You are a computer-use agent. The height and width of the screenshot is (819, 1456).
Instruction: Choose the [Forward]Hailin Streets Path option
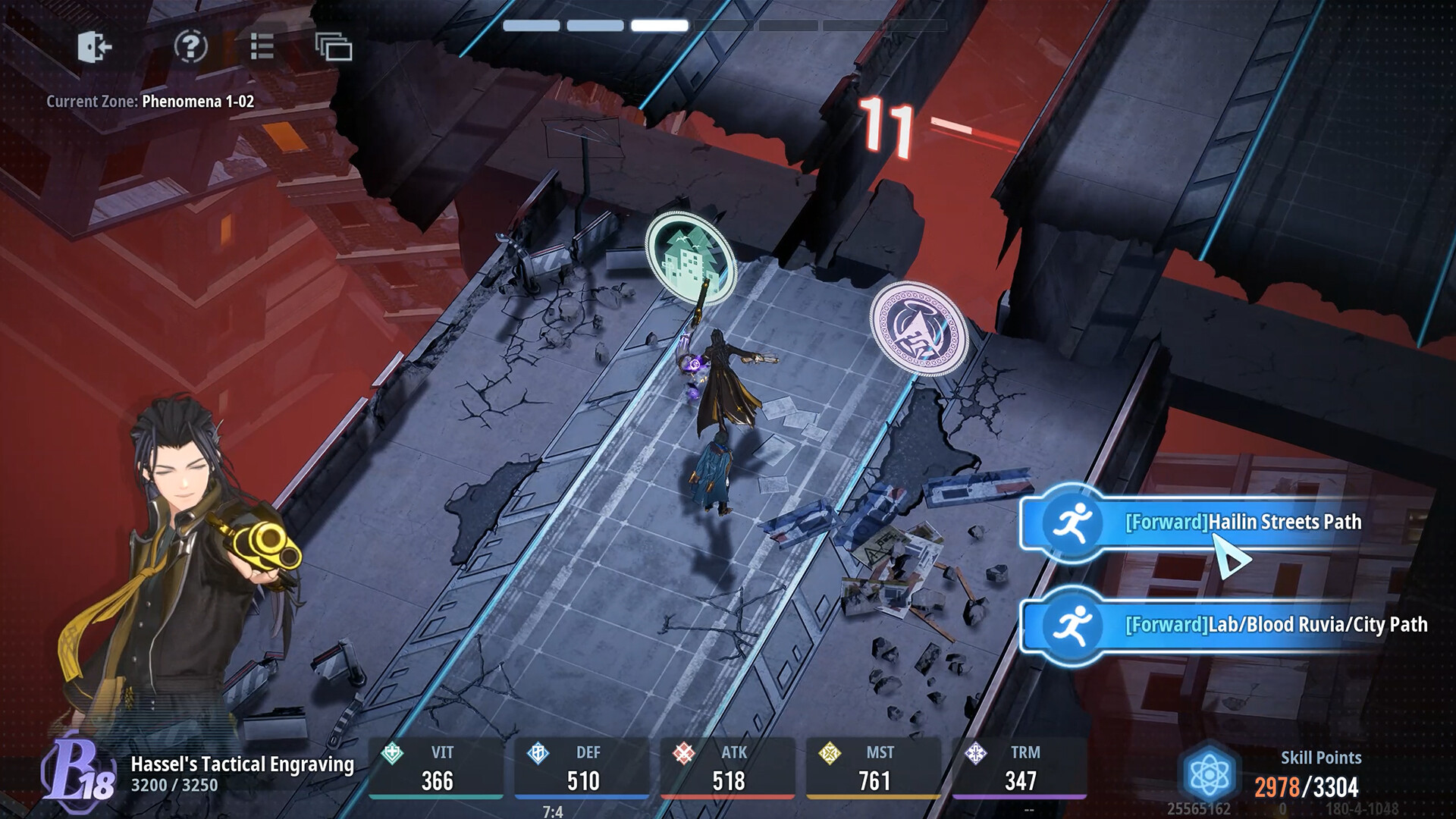[1244, 522]
